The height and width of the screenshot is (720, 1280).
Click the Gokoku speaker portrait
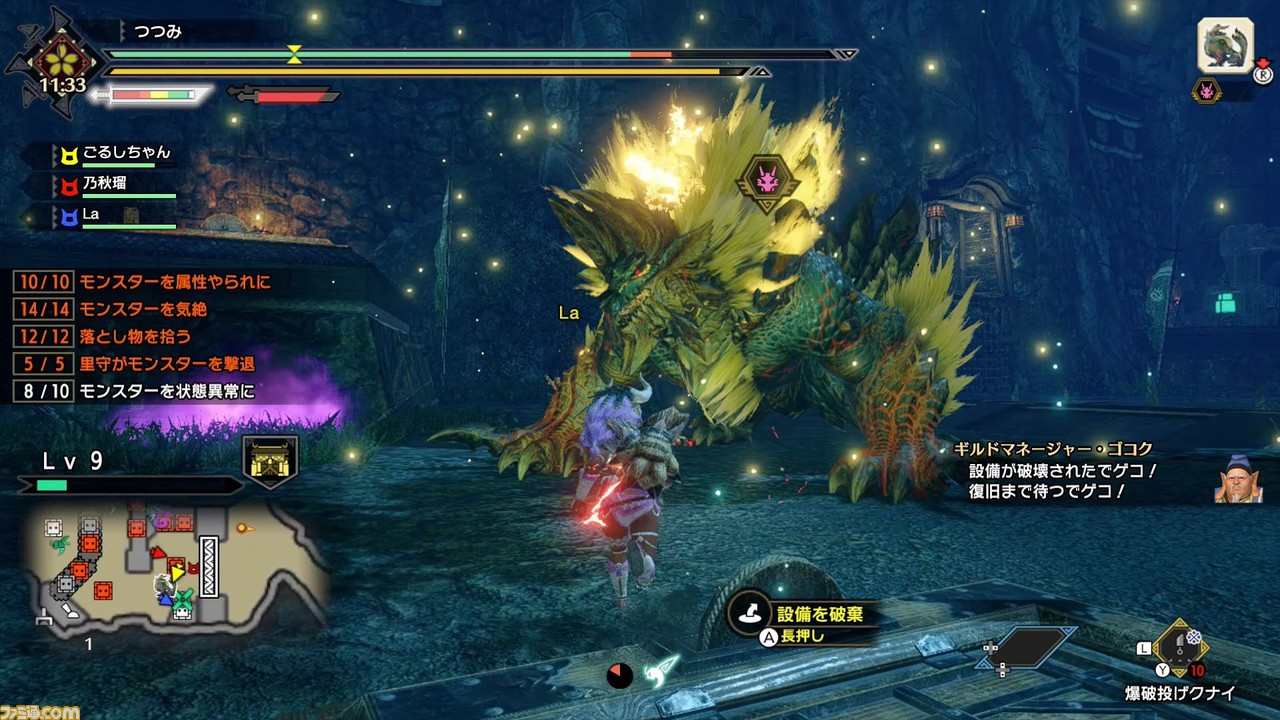tap(1236, 479)
